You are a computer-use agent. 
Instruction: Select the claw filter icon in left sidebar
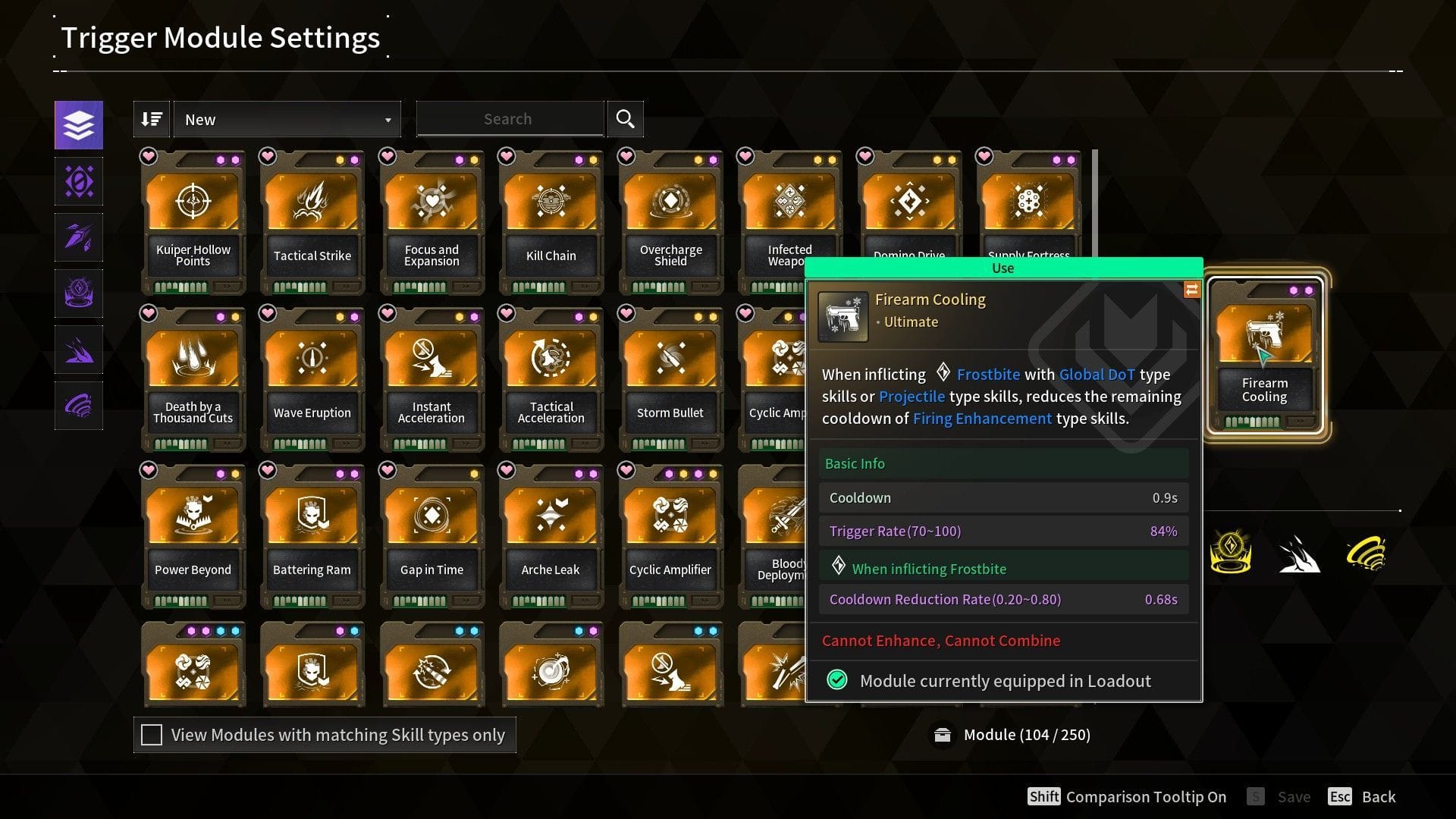pyautogui.click(x=78, y=349)
